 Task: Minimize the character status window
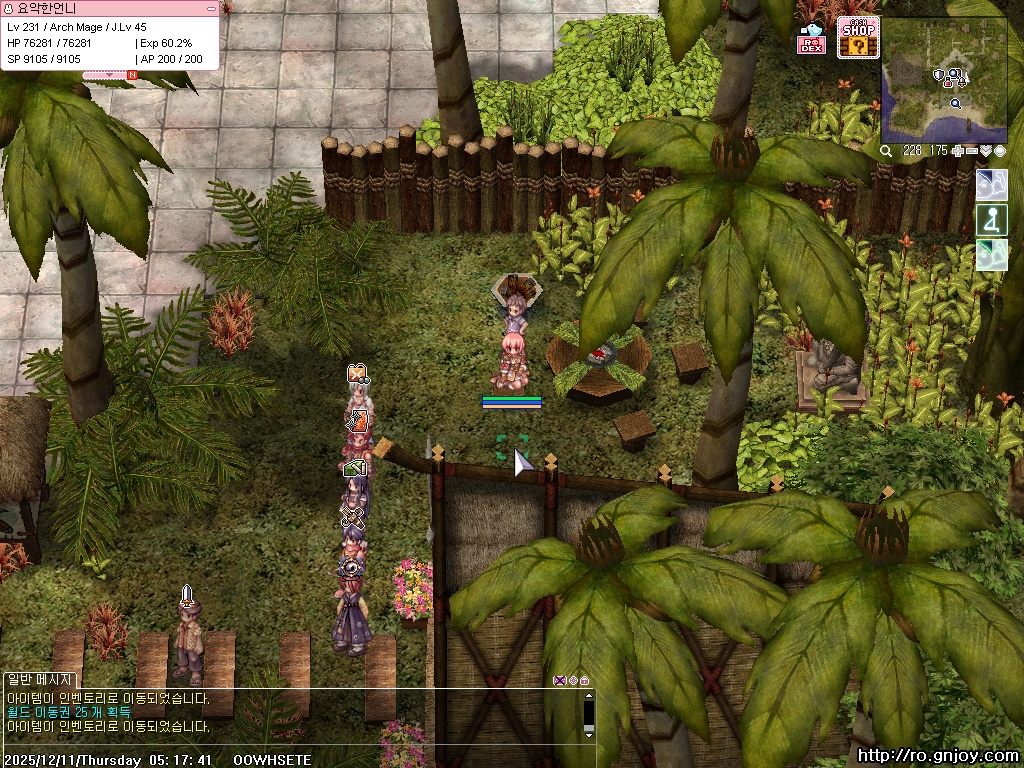tap(210, 8)
